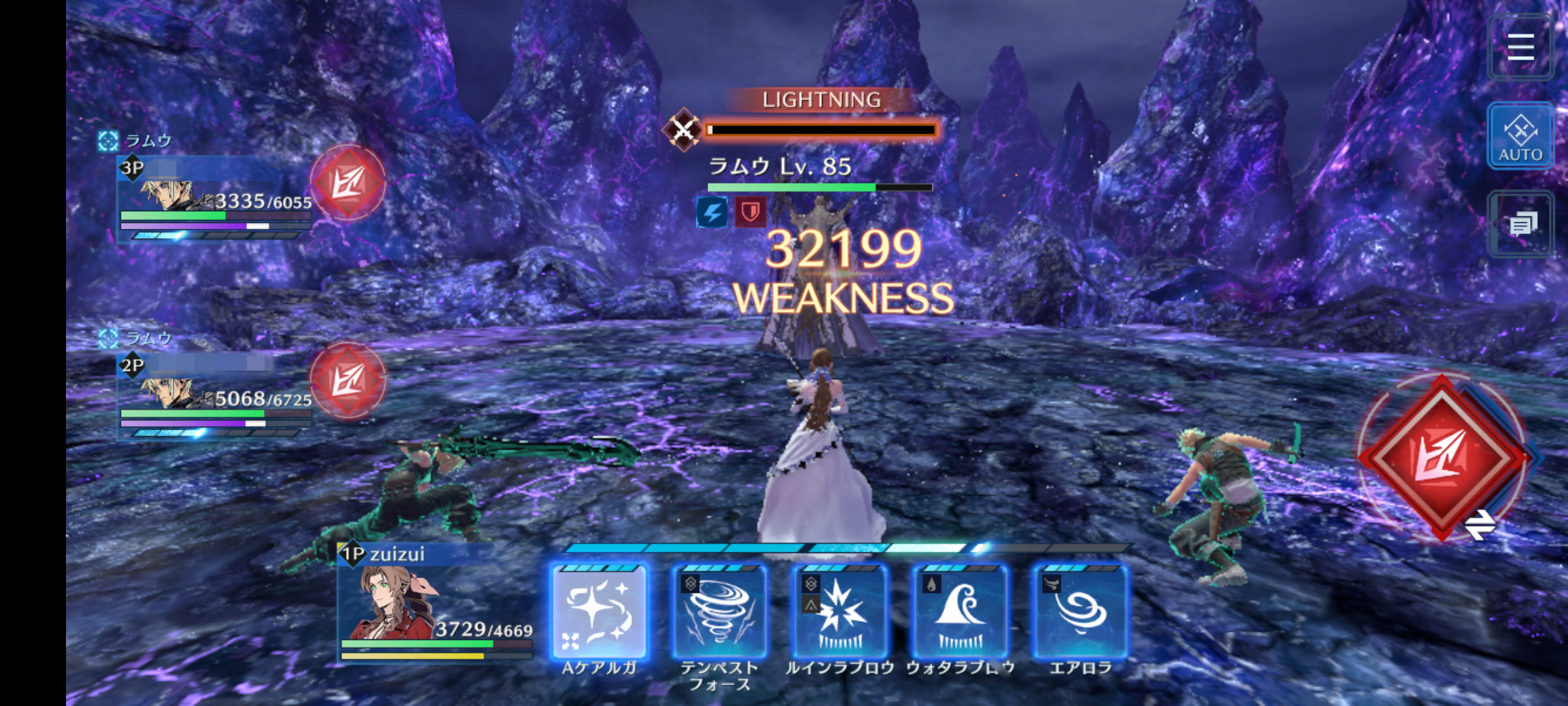This screenshot has width=1568, height=706.
Task: Cast the Aケアルガ healing ability
Action: pyautogui.click(x=599, y=612)
